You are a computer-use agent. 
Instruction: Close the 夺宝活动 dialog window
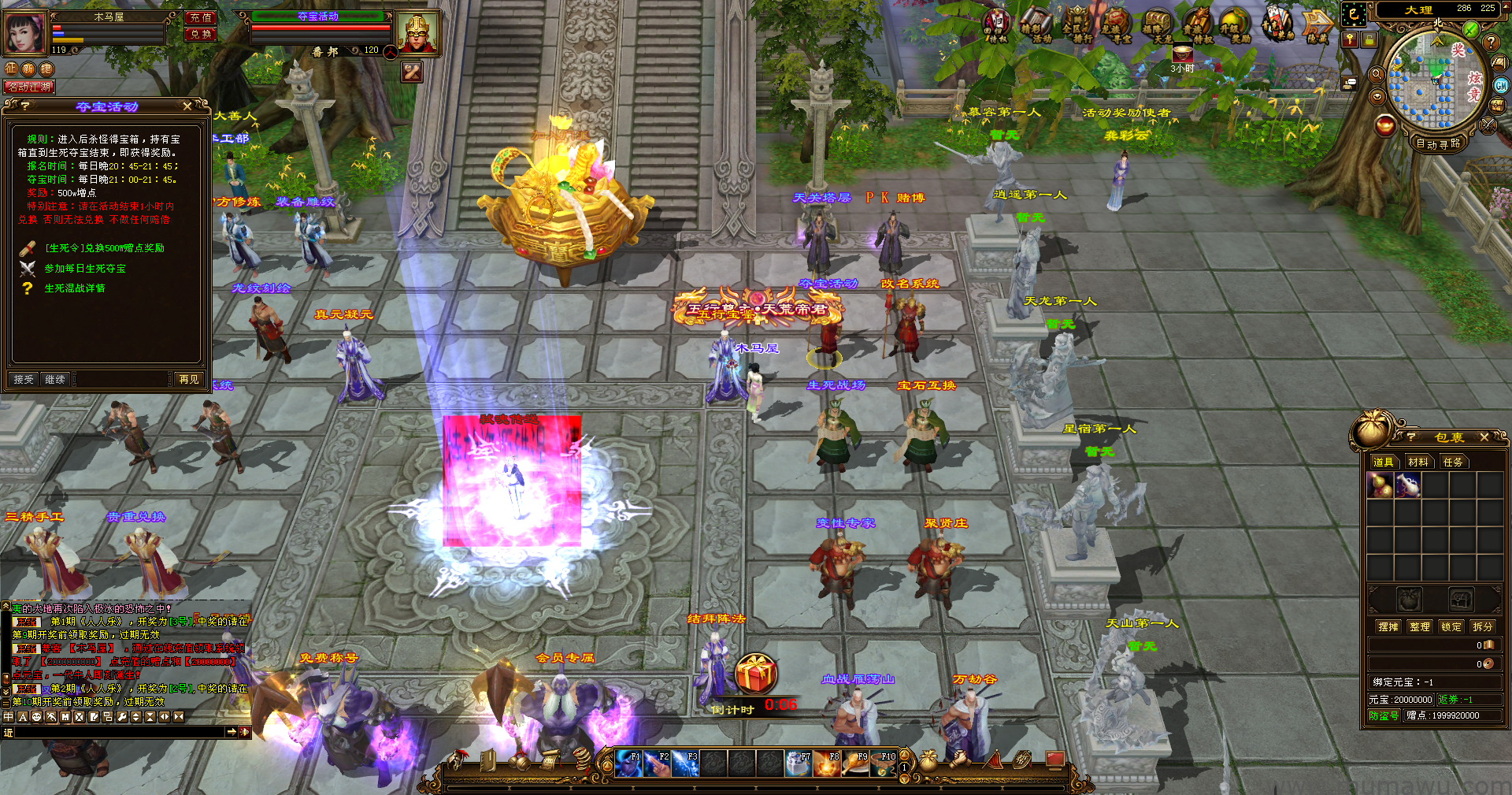click(187, 106)
